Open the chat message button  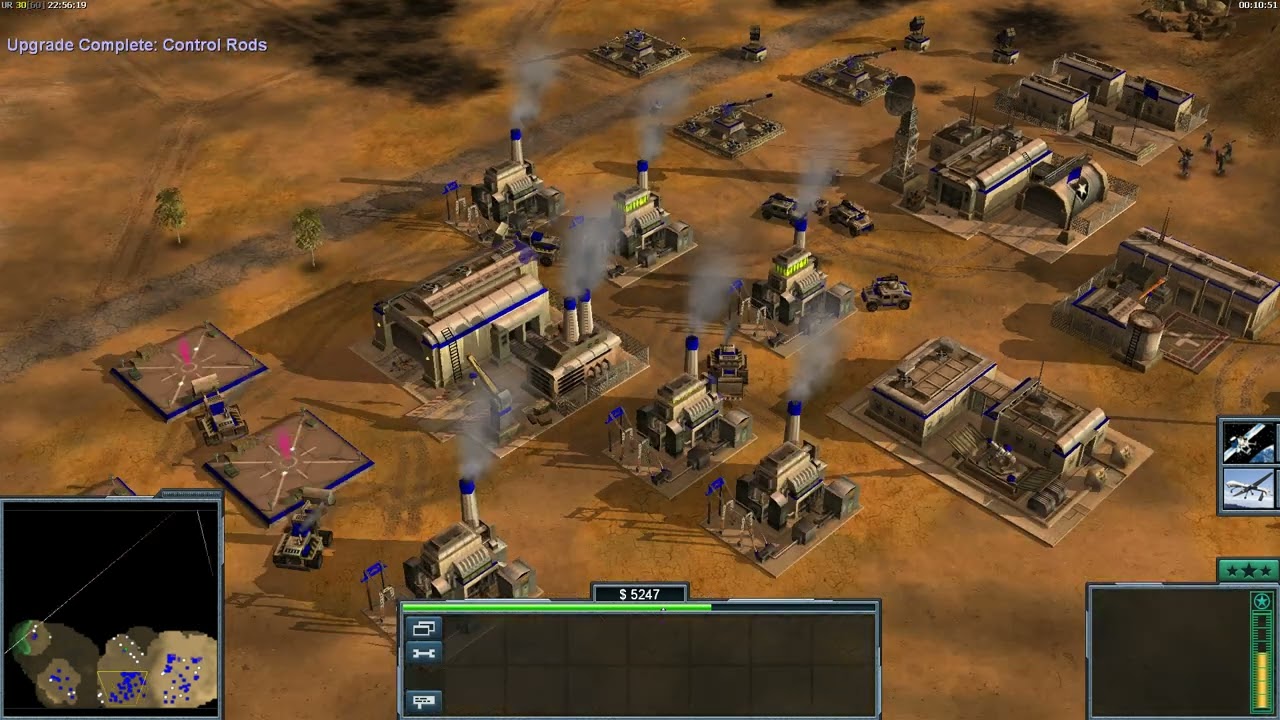424,701
